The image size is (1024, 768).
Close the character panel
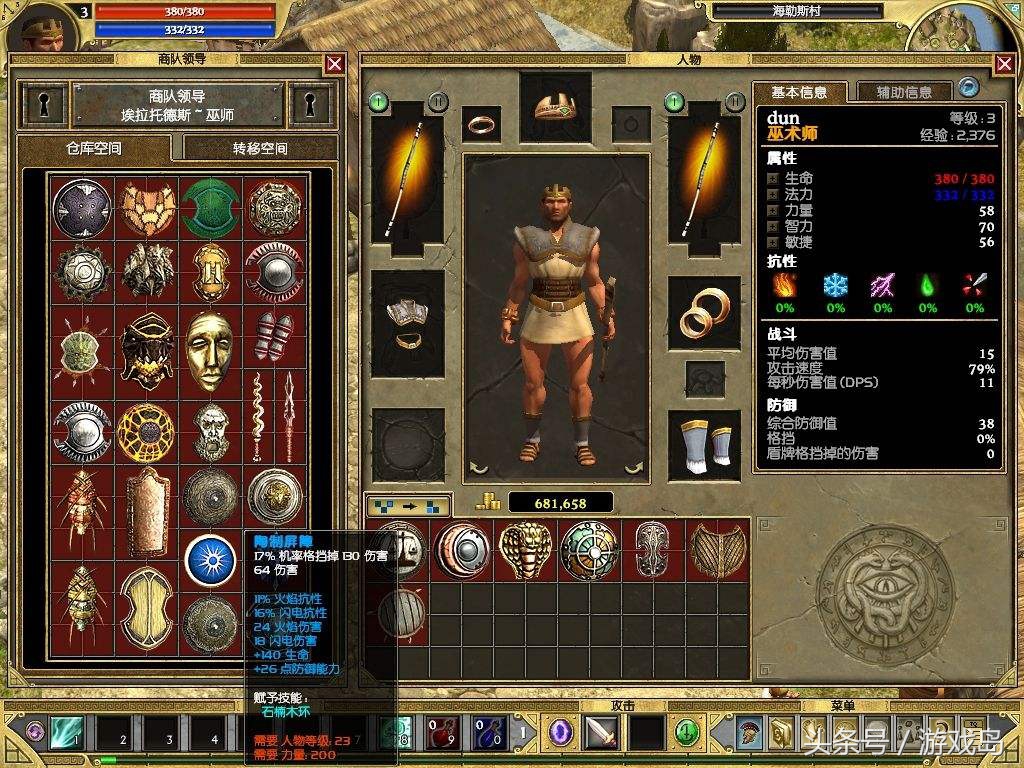[x=1004, y=64]
